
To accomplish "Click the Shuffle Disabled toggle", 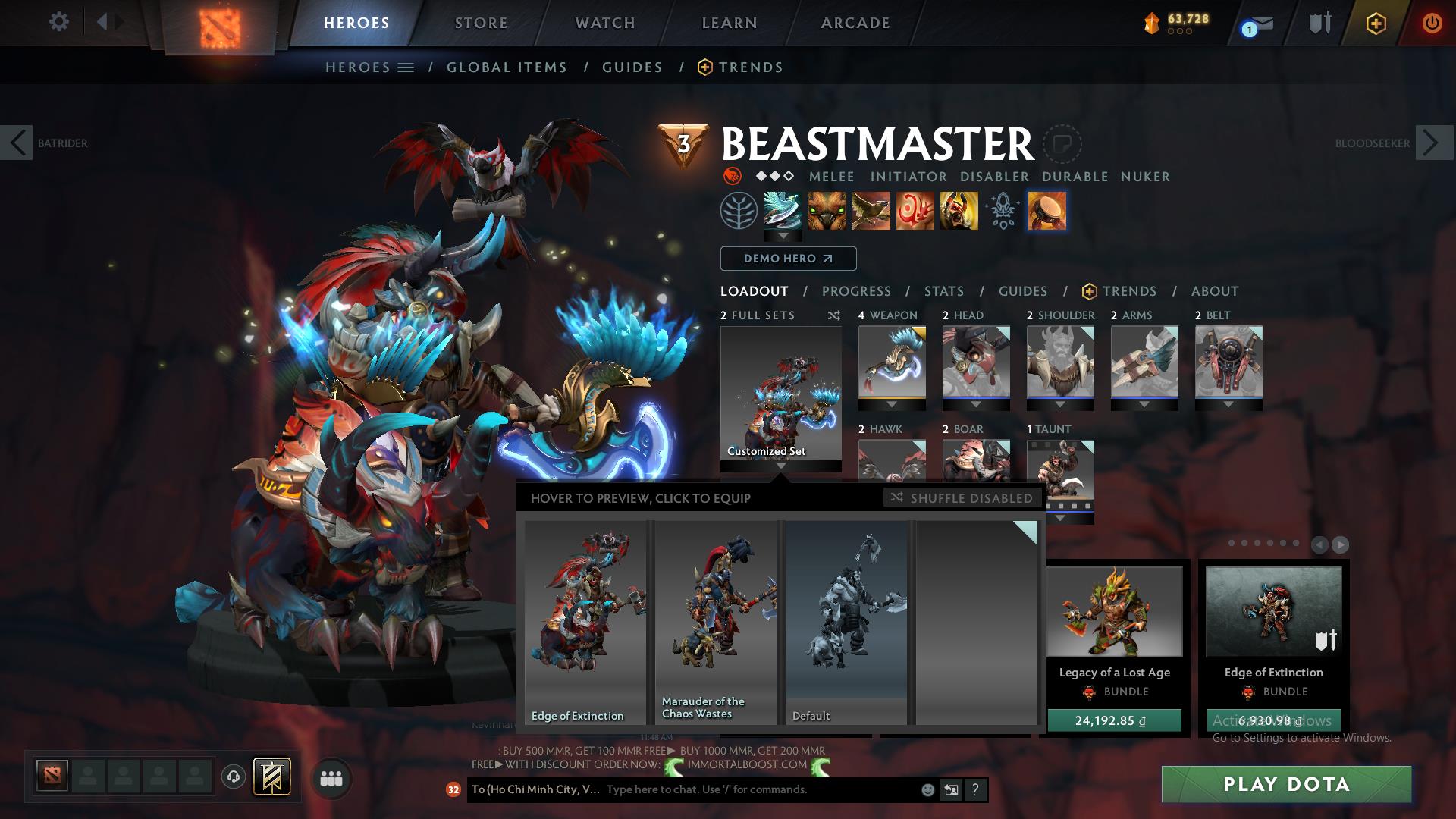I will tap(962, 498).
